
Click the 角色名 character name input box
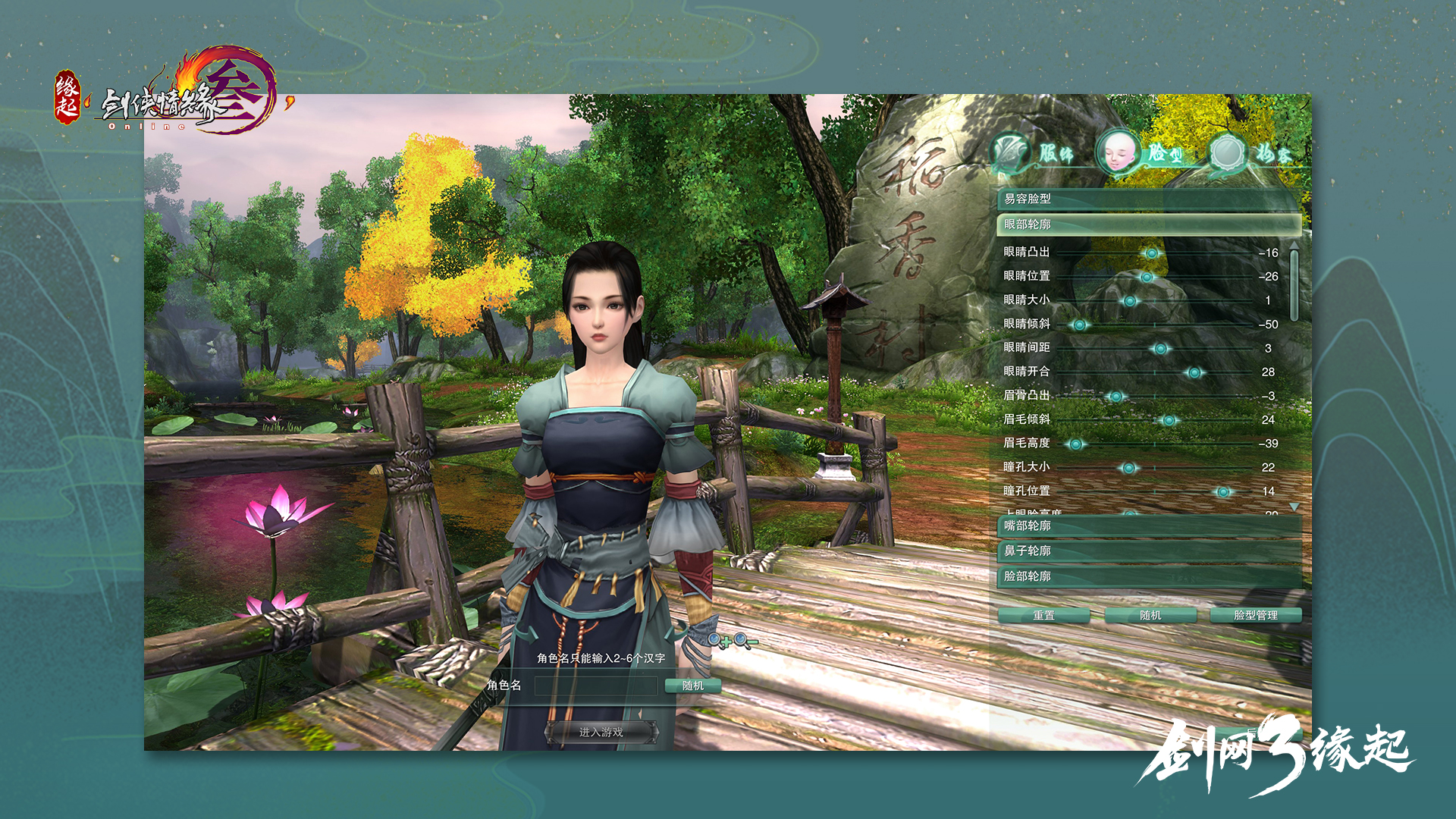click(595, 686)
